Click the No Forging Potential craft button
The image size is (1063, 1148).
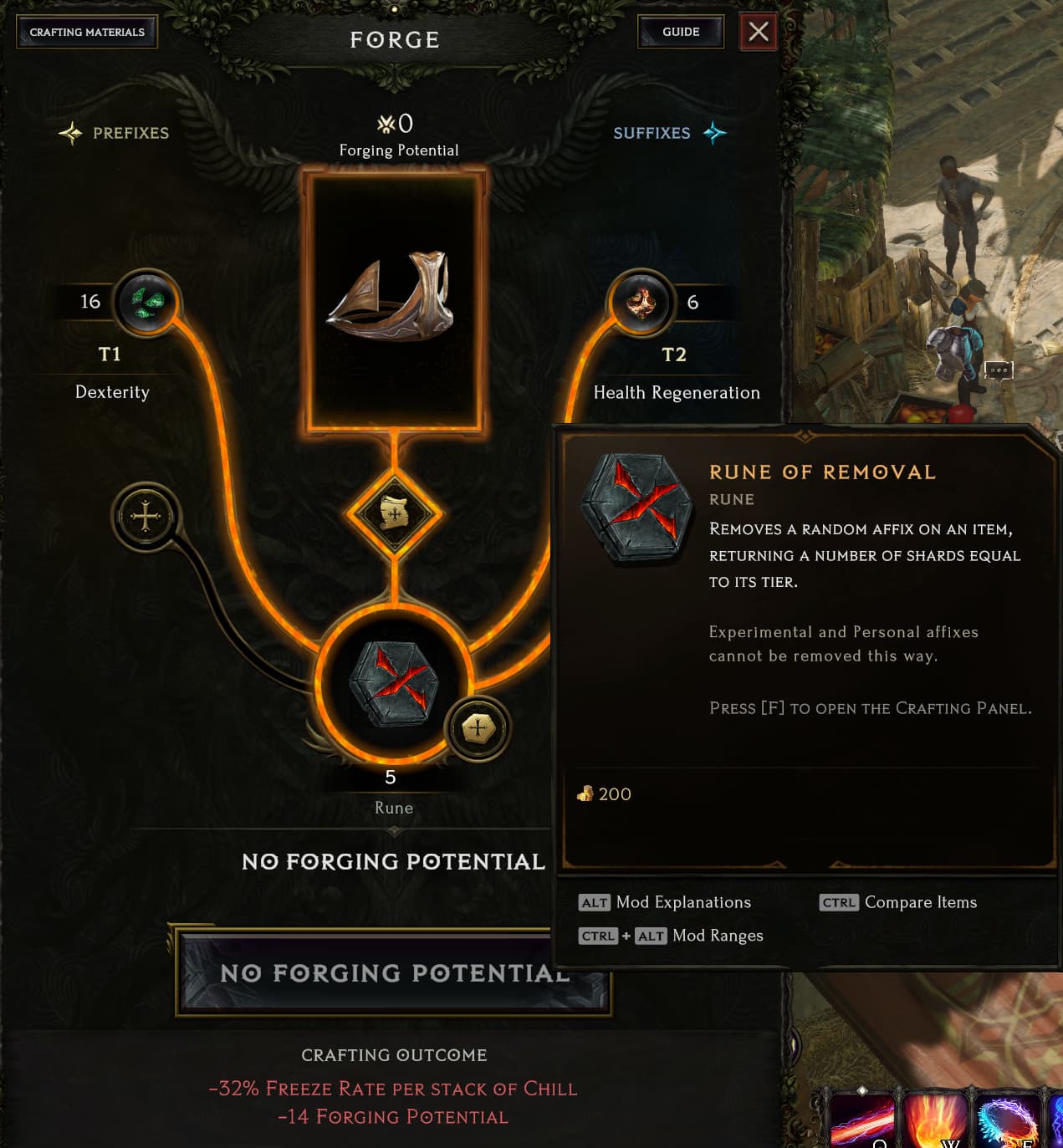(x=393, y=973)
